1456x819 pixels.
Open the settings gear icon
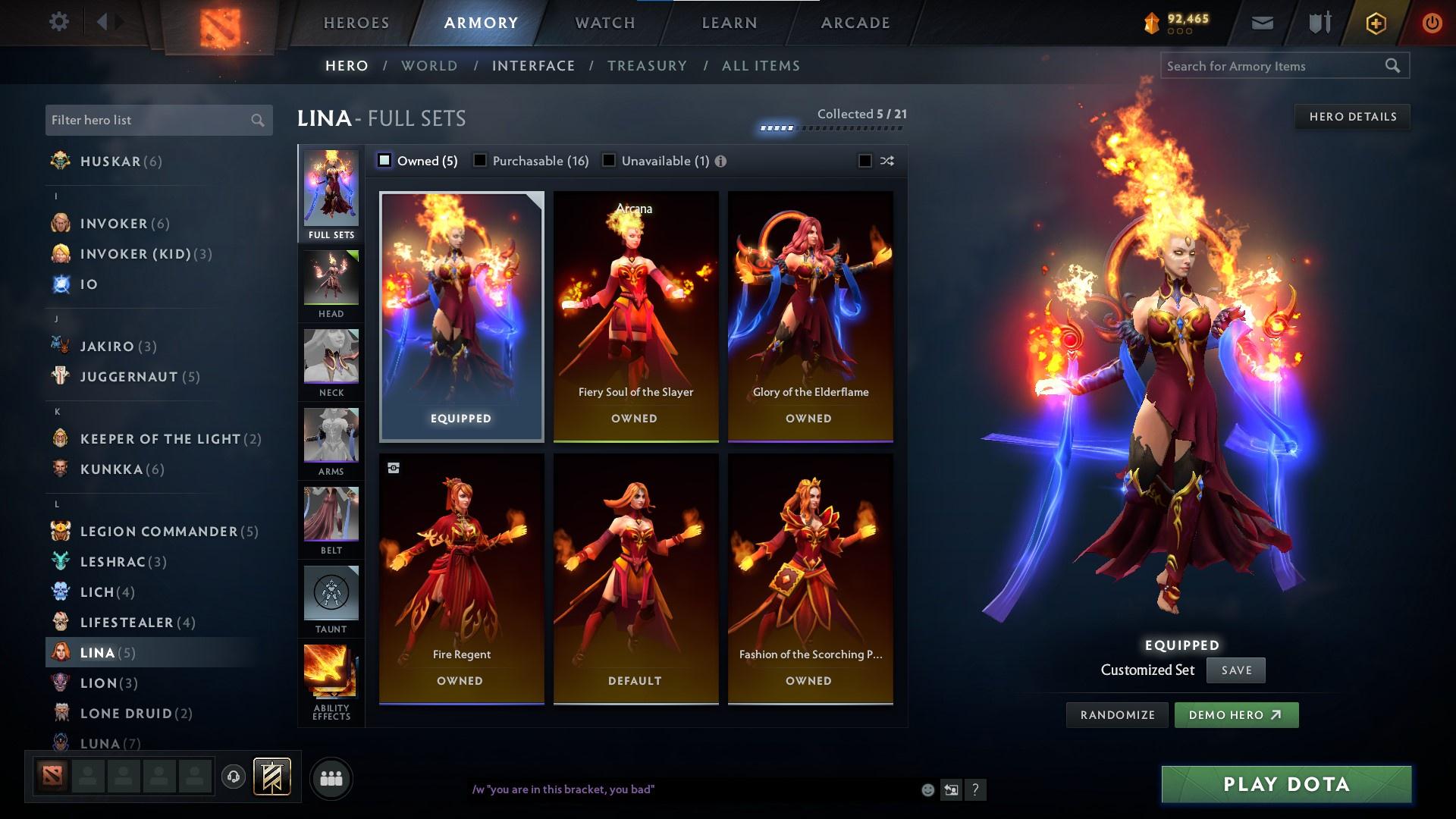(x=59, y=22)
